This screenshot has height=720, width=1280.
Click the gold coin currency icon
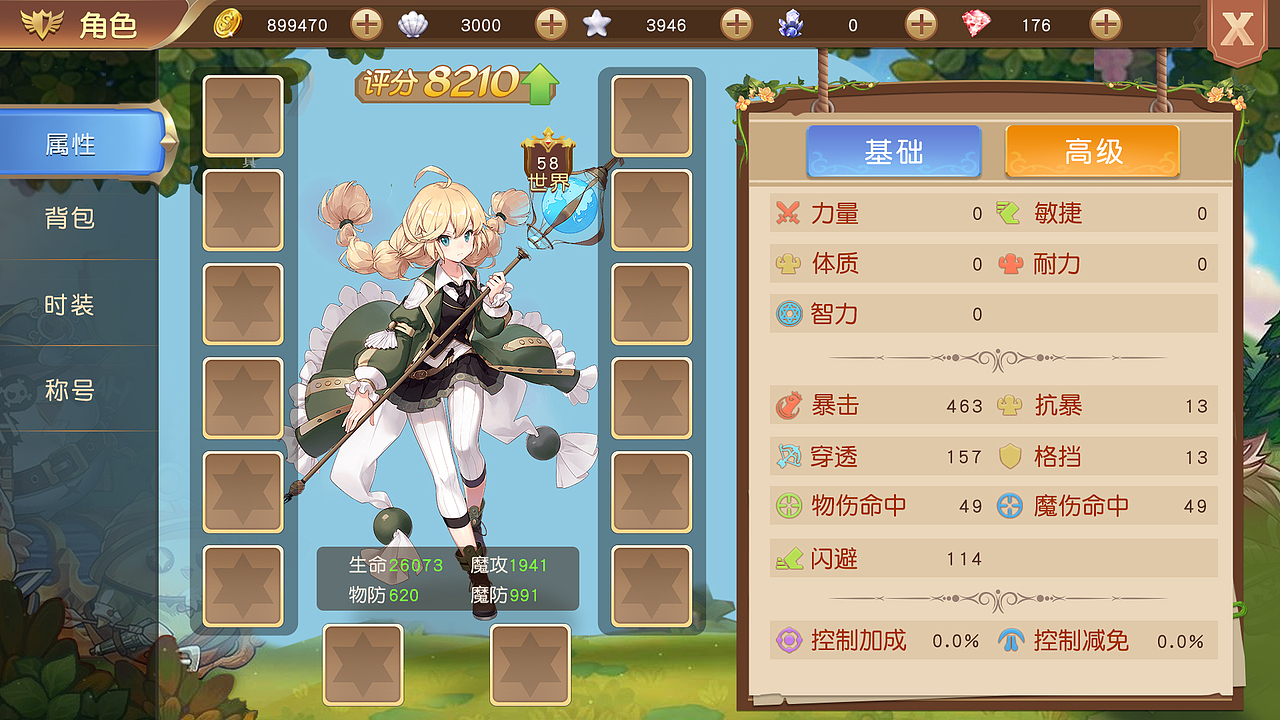228,24
